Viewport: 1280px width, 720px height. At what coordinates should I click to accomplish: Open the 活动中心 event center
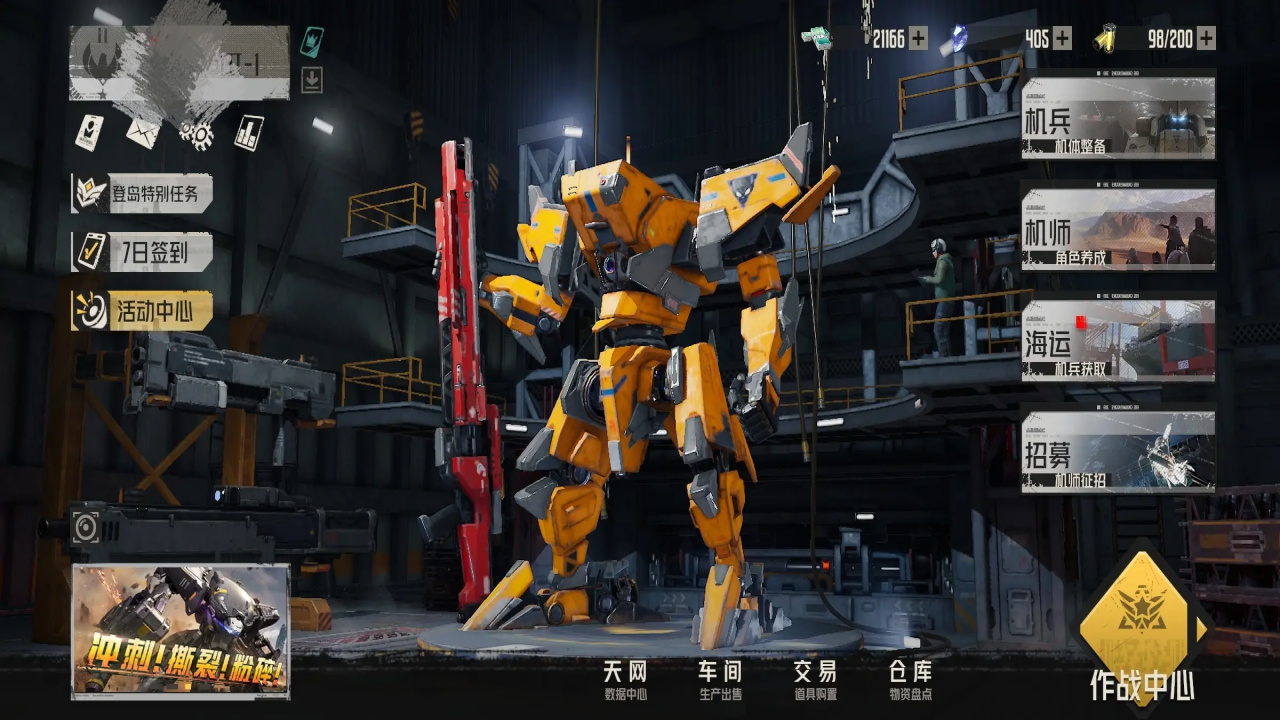click(x=142, y=310)
